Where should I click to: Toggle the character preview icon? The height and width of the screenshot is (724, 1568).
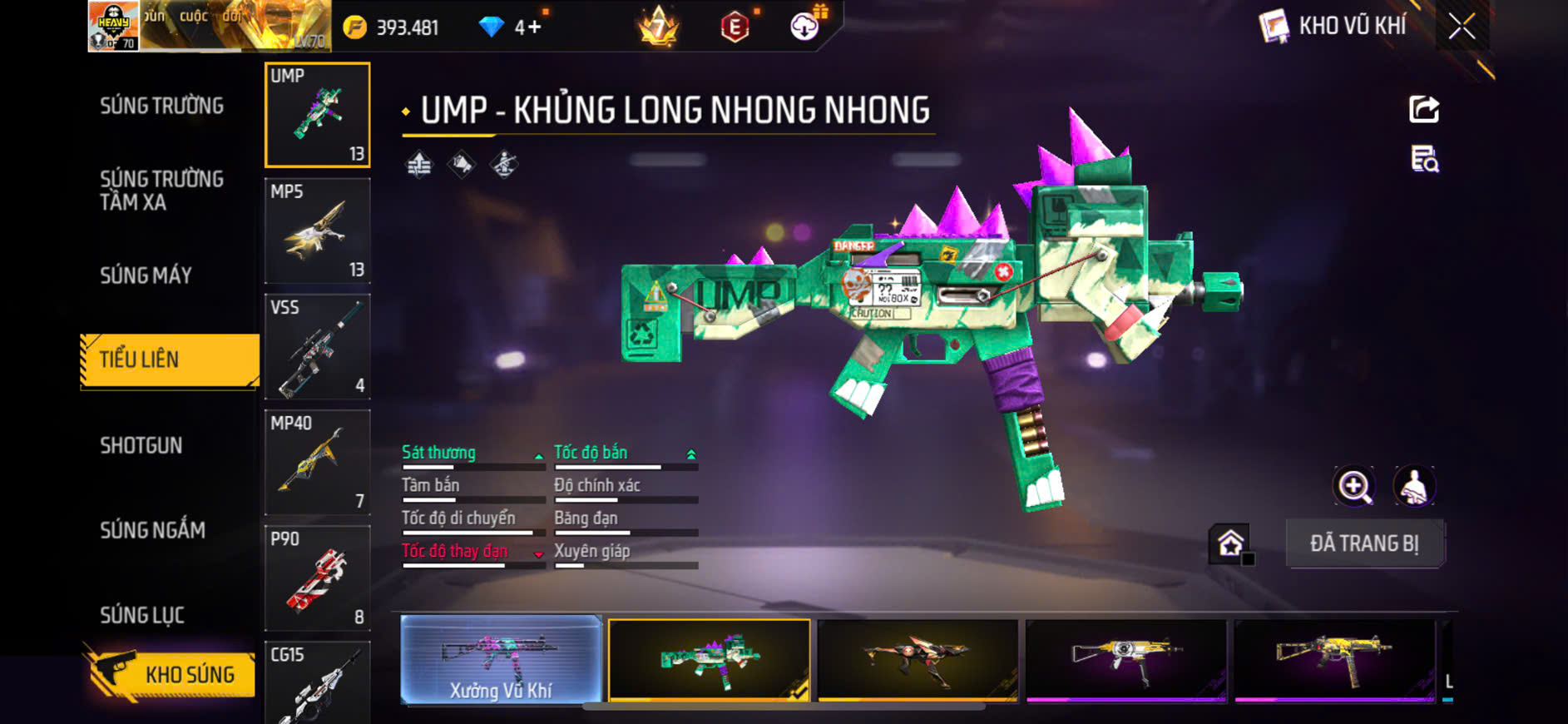coord(1414,487)
